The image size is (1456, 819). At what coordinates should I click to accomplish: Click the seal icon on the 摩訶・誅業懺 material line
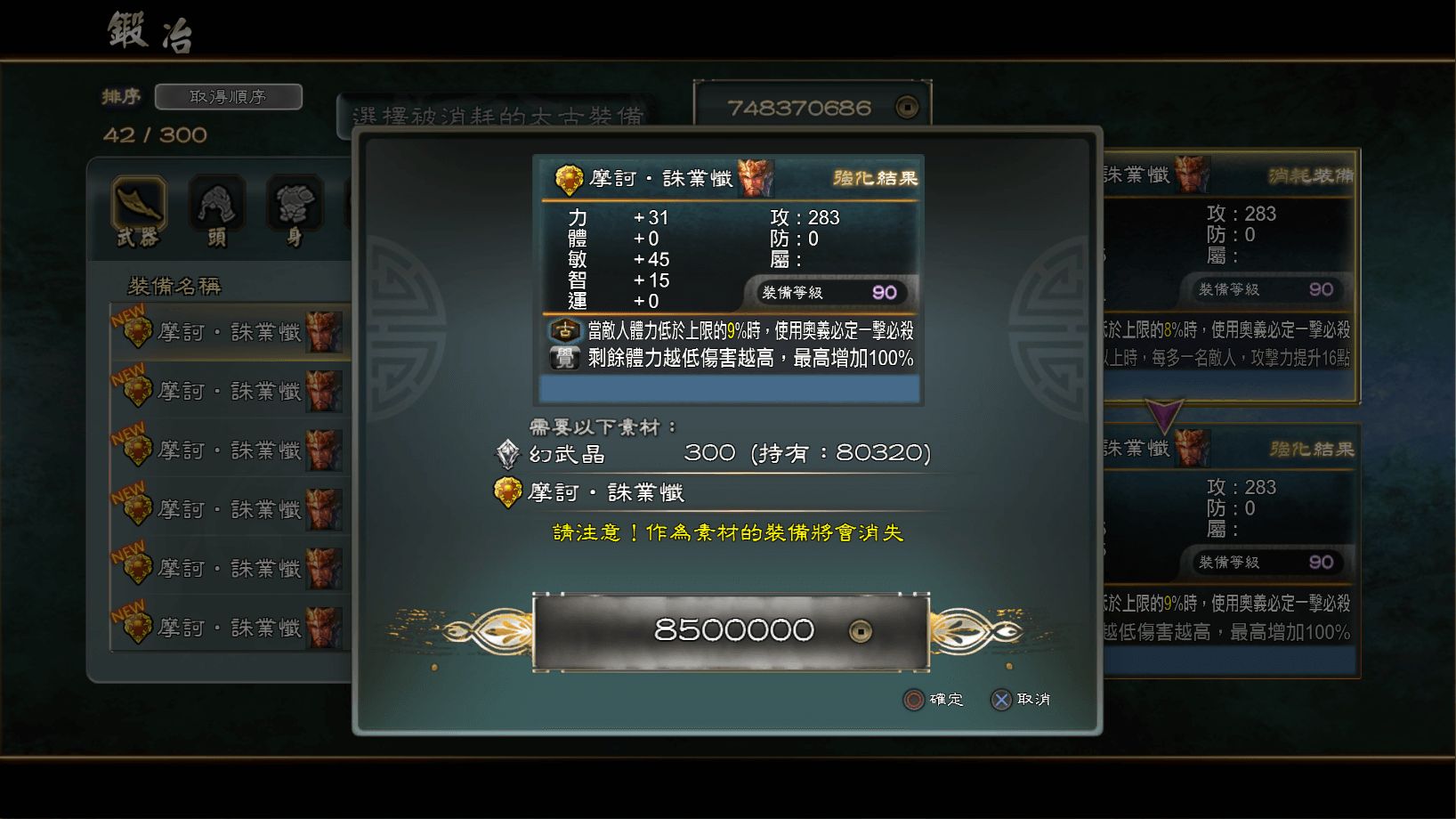507,492
